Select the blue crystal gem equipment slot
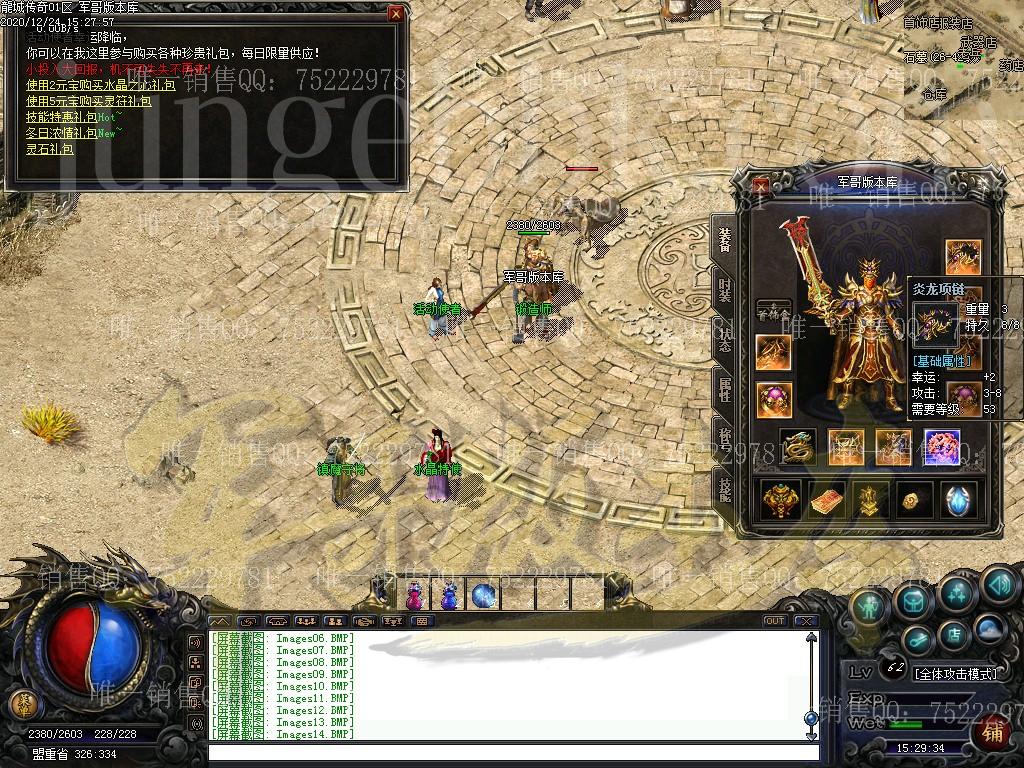The image size is (1024, 768). pos(961,500)
